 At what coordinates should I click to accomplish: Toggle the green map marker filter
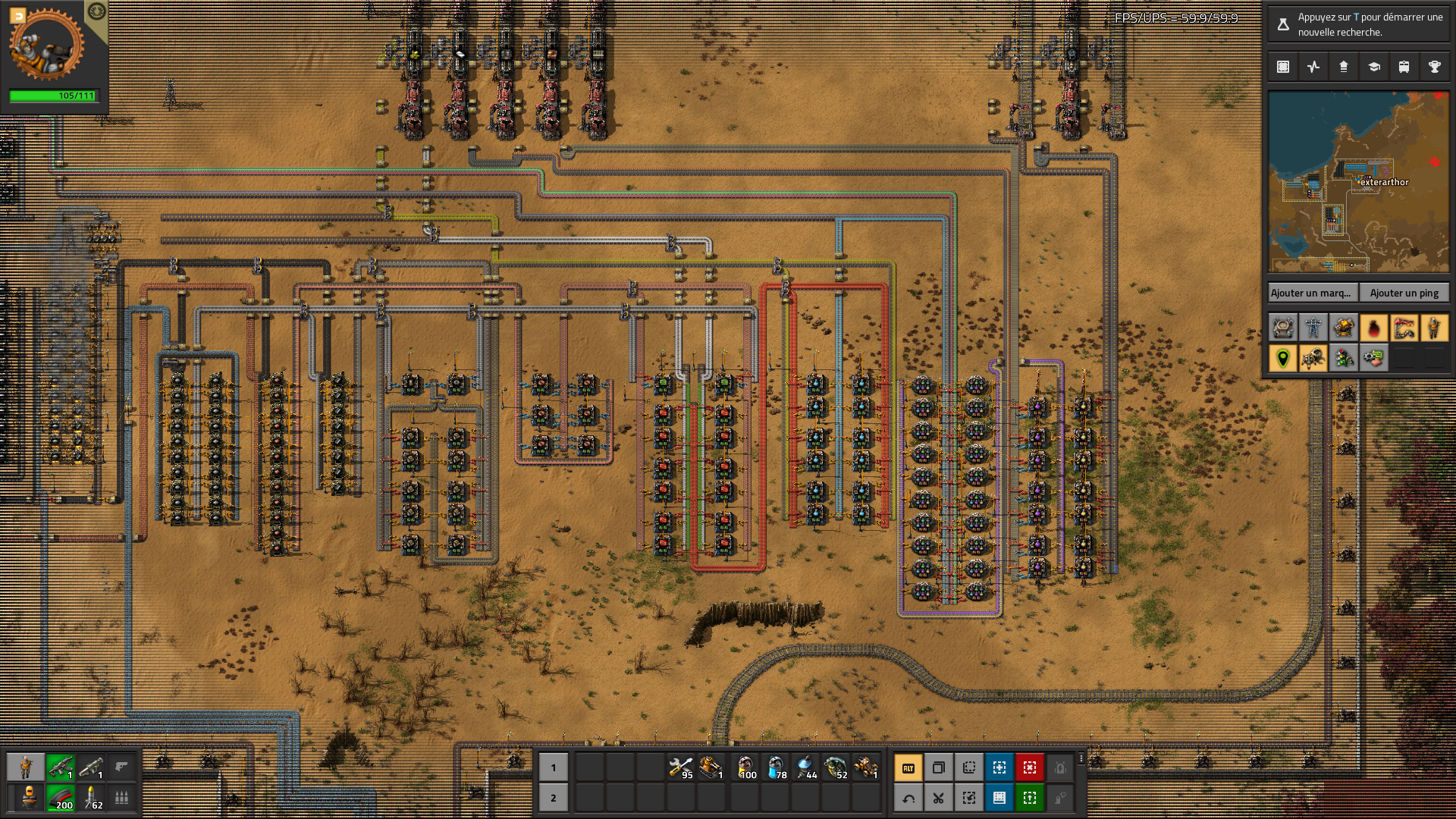point(1283,358)
